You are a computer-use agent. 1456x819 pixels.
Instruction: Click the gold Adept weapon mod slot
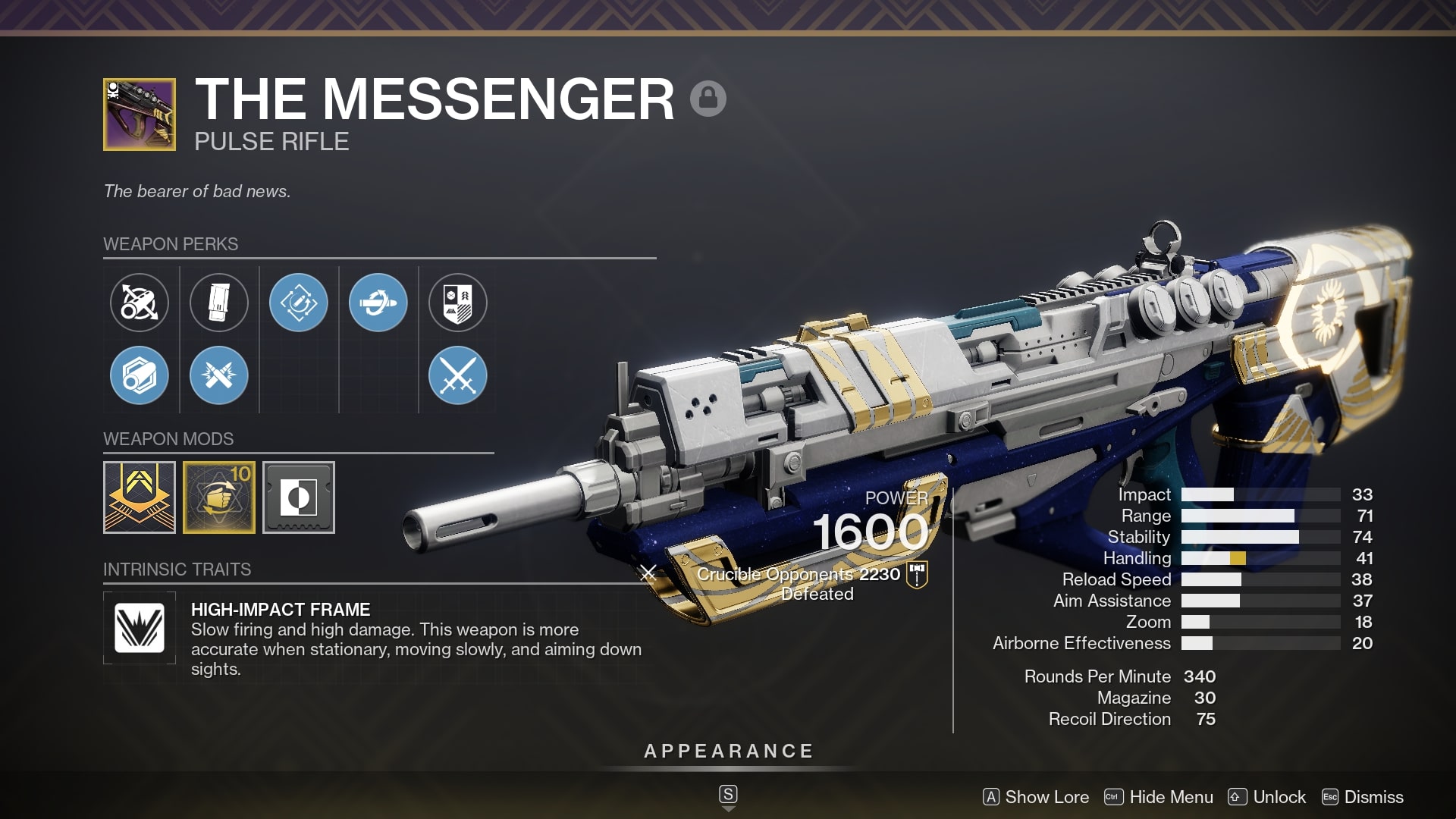tap(140, 497)
